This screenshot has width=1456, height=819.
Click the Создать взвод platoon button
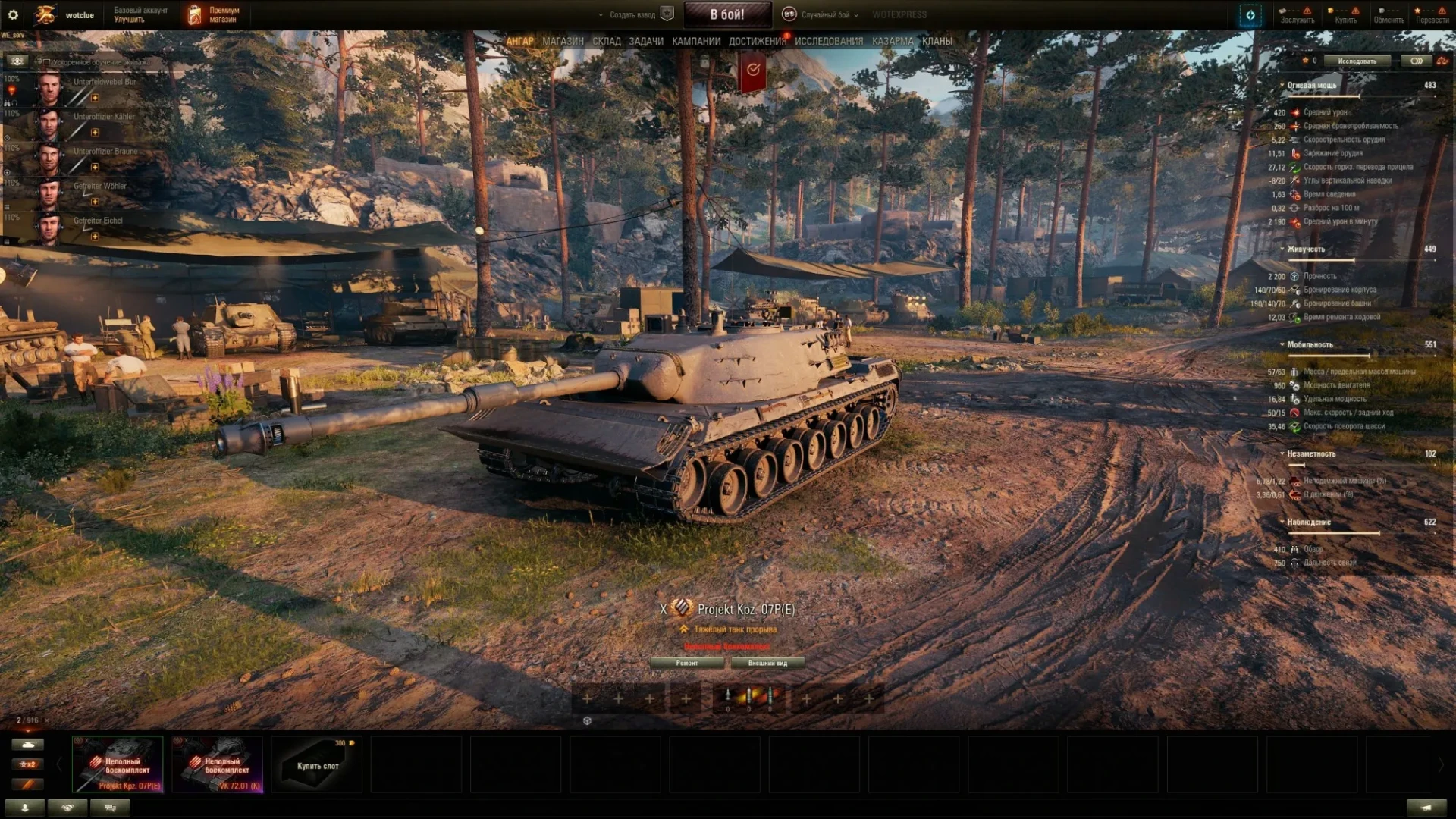632,14
